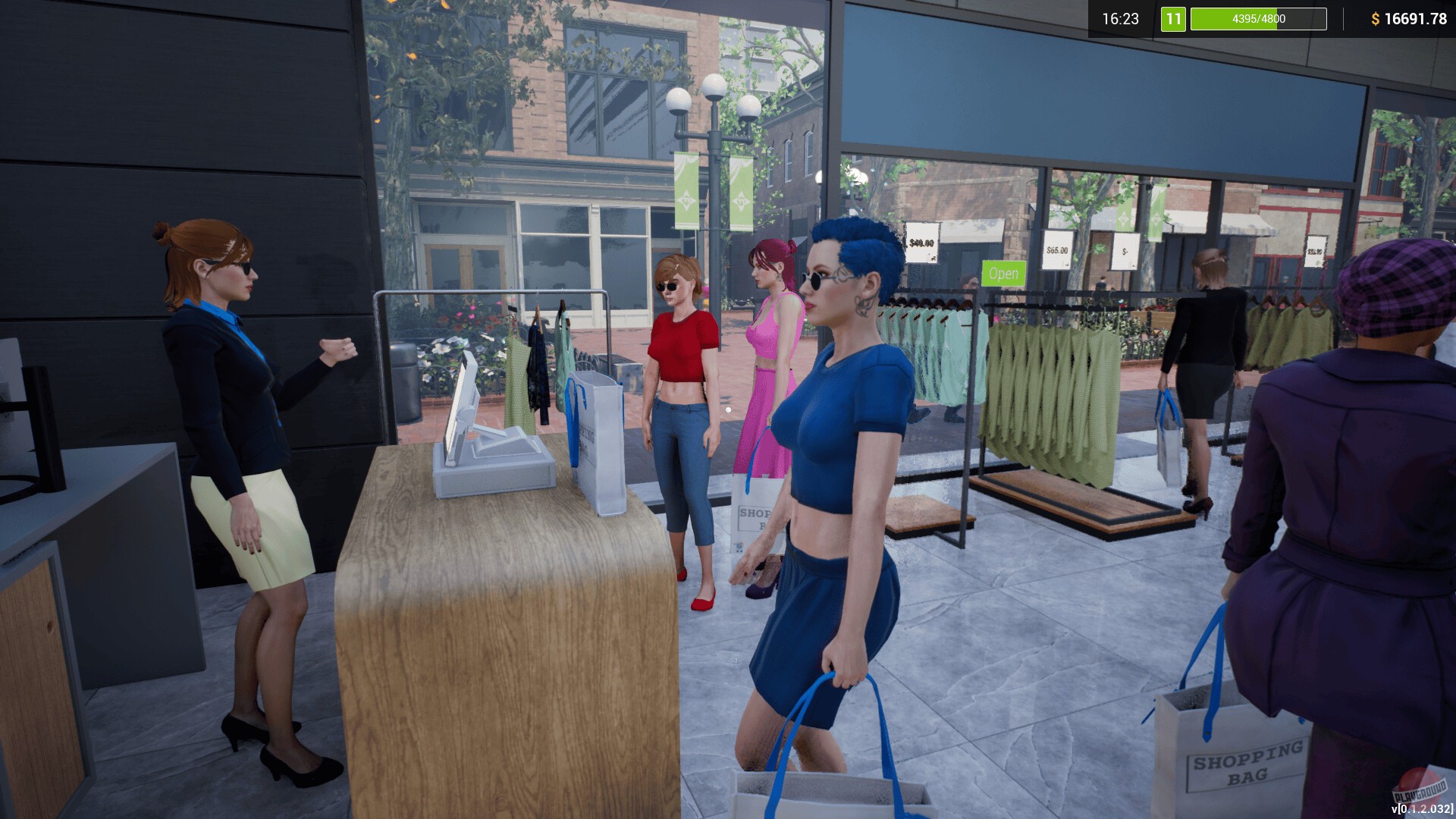This screenshot has height=819, width=1456.
Task: Select the level 11 badge icon
Action: (x=1172, y=20)
